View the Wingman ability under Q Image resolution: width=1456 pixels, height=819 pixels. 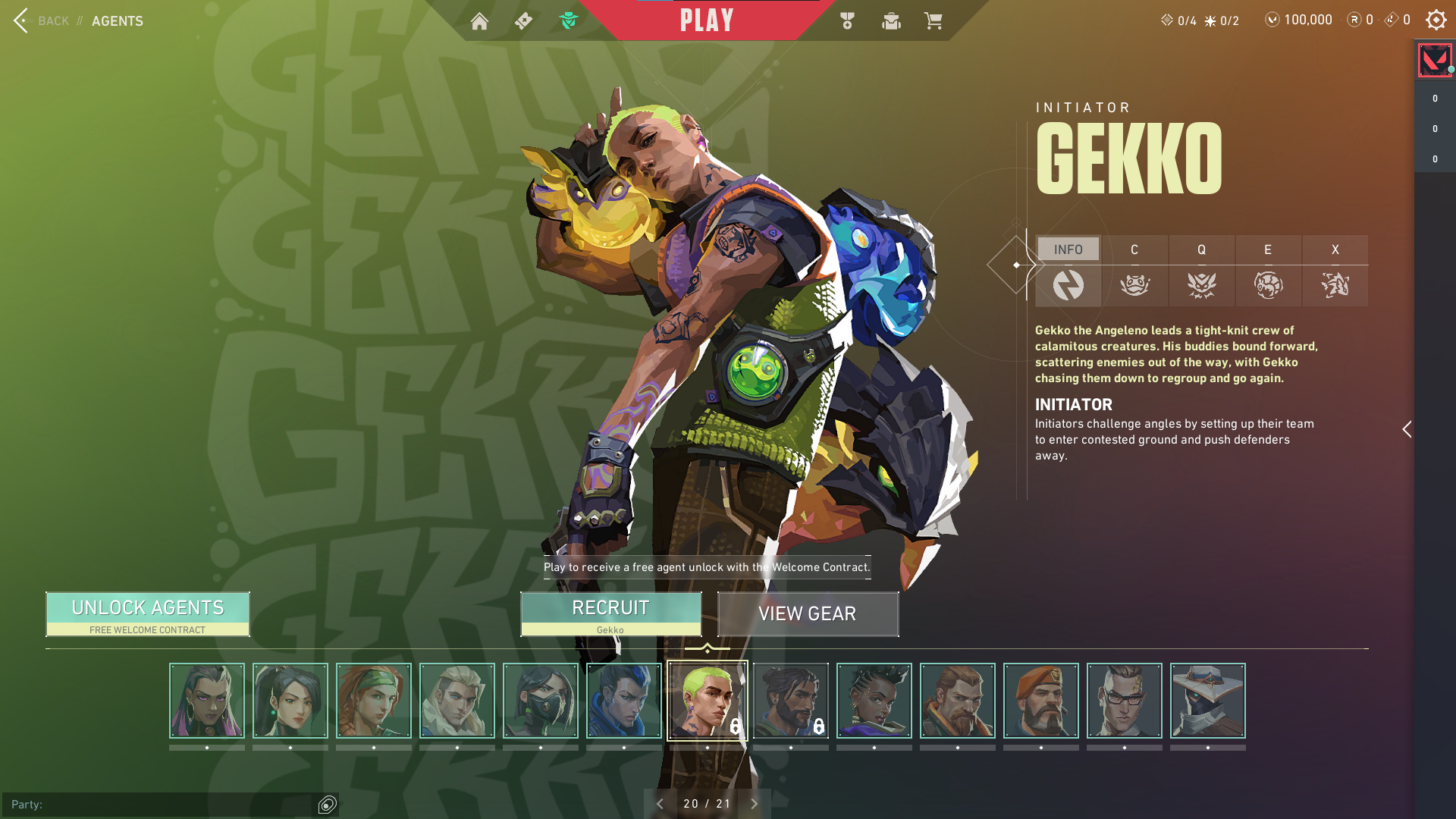coord(1202,286)
